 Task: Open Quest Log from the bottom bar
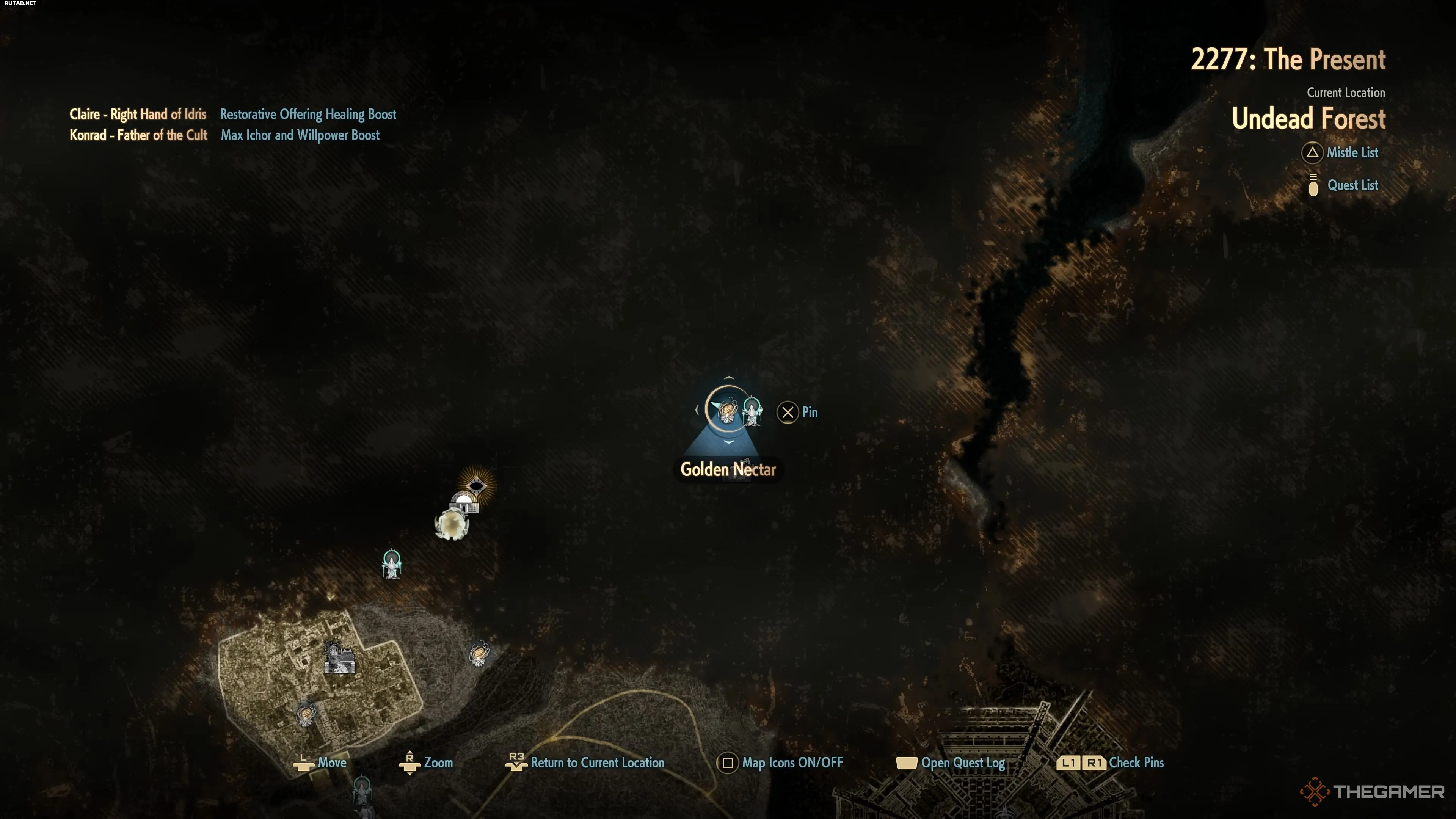click(962, 763)
